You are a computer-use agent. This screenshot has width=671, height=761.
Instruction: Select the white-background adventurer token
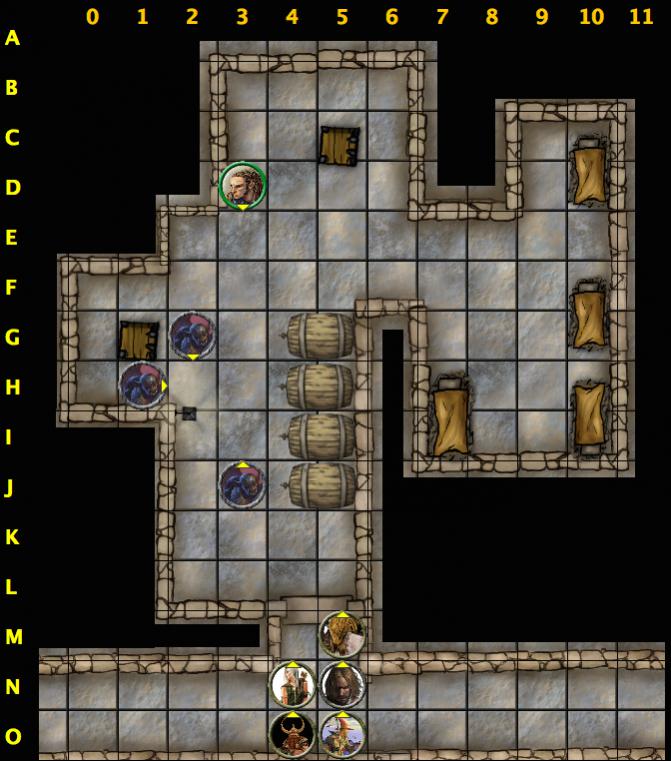tap(293, 685)
